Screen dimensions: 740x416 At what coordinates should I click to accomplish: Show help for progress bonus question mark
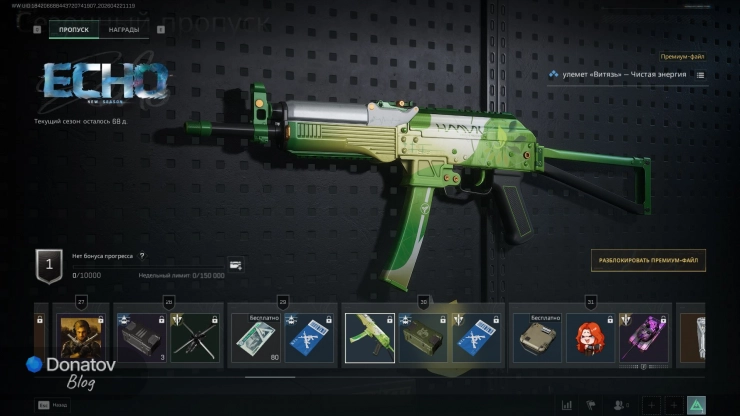point(142,256)
